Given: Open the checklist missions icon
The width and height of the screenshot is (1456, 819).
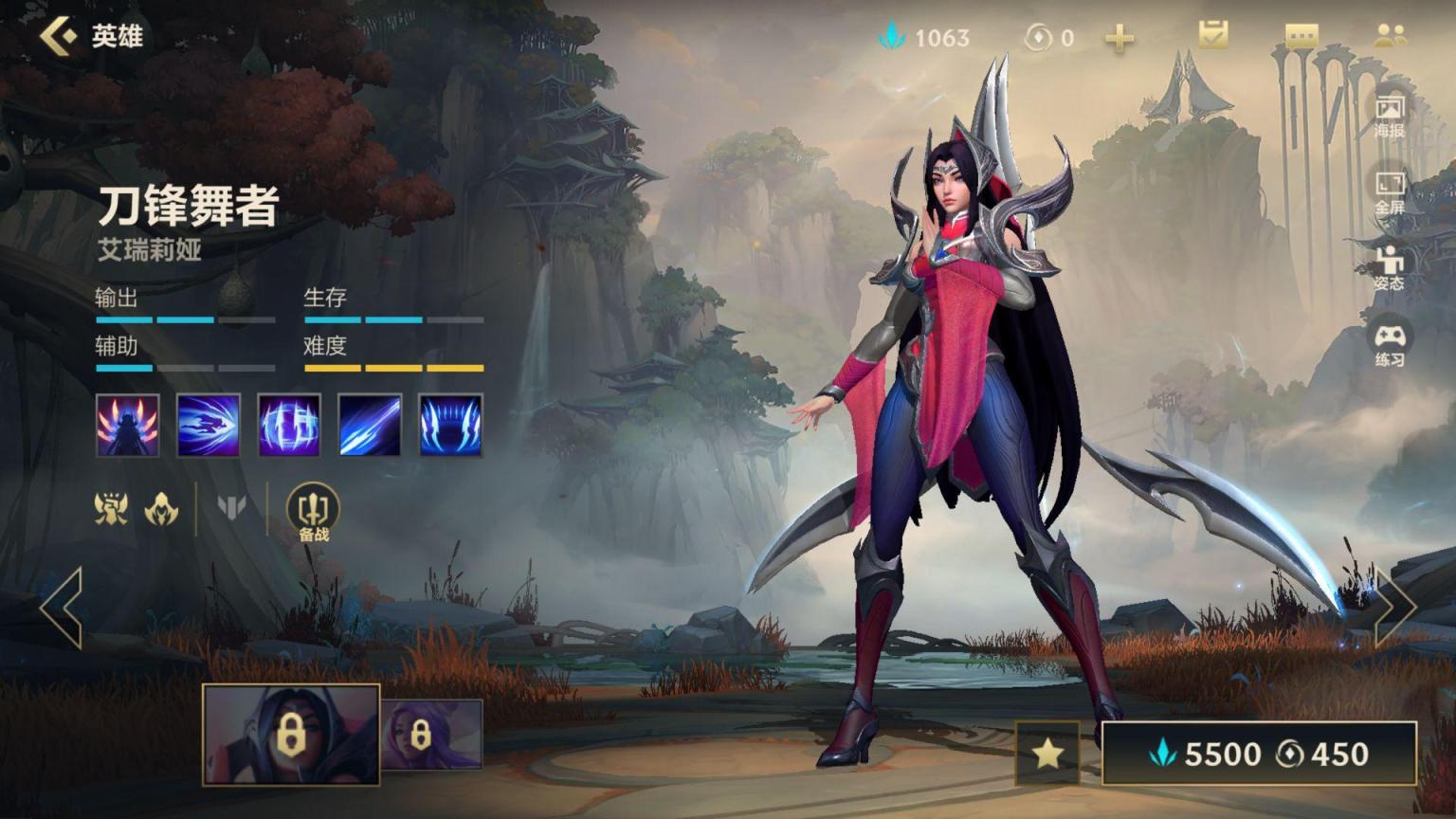Looking at the screenshot, I should [1212, 36].
